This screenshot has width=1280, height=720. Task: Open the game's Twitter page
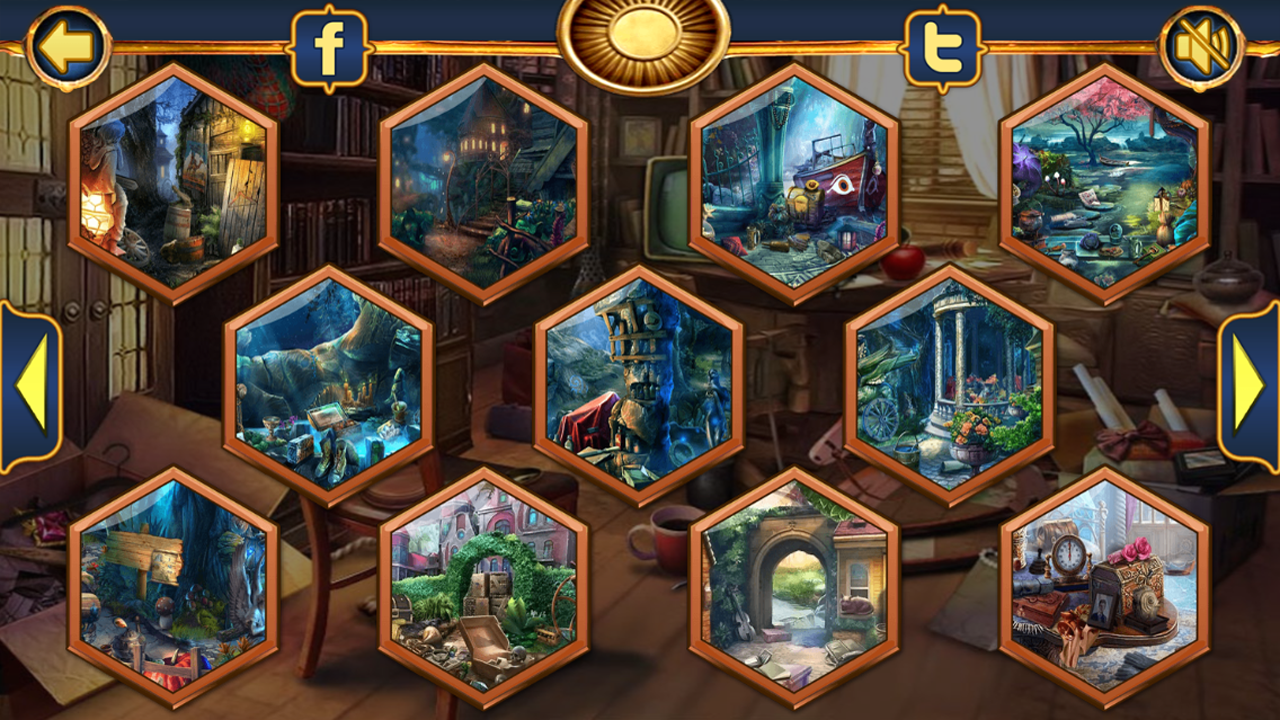pos(941,43)
